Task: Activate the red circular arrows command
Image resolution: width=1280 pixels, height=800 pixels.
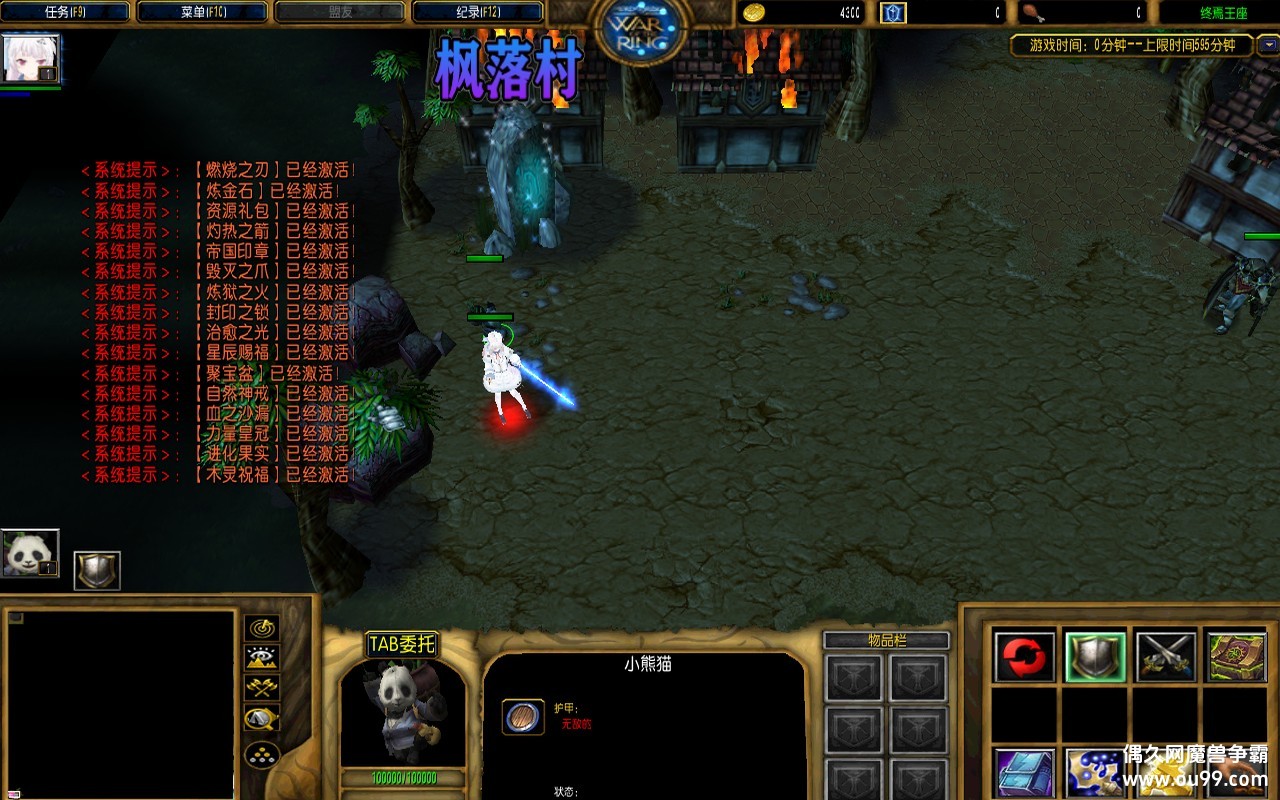Action: tap(1024, 657)
